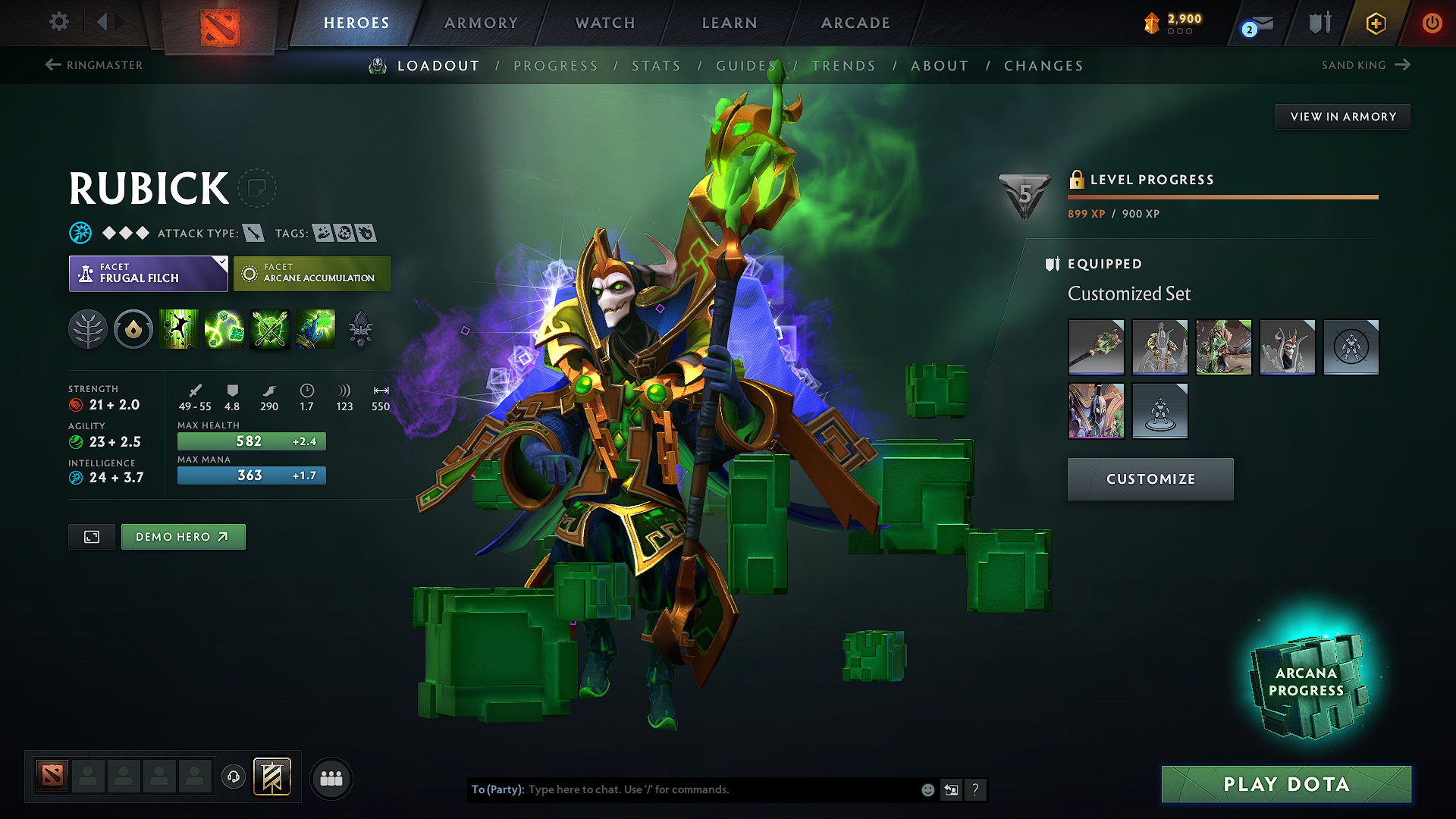Open Rubick's talent tree icon

tap(88, 328)
